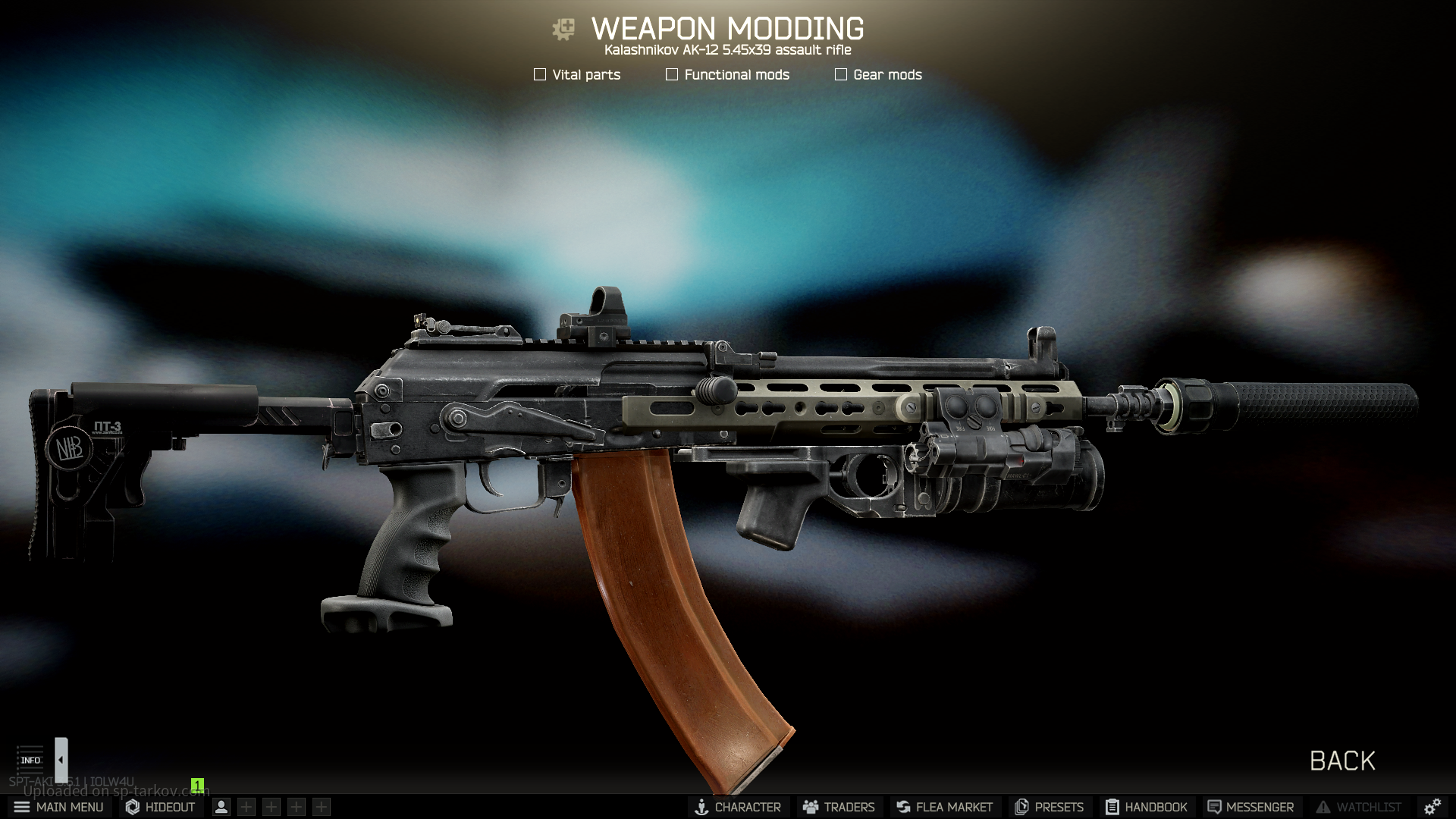Open the Watchlist

coord(1358,807)
